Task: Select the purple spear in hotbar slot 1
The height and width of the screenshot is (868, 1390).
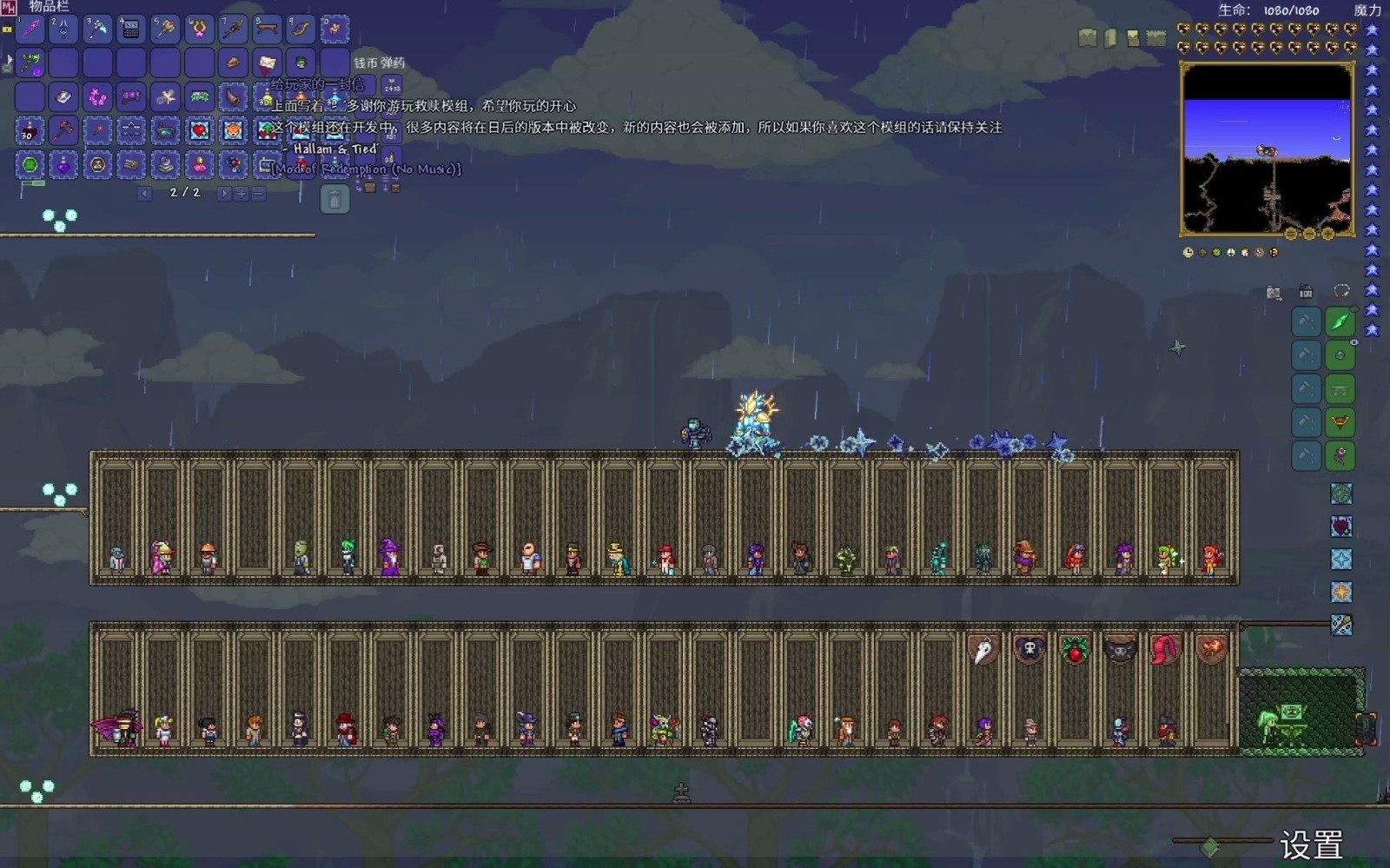Action: click(30, 30)
